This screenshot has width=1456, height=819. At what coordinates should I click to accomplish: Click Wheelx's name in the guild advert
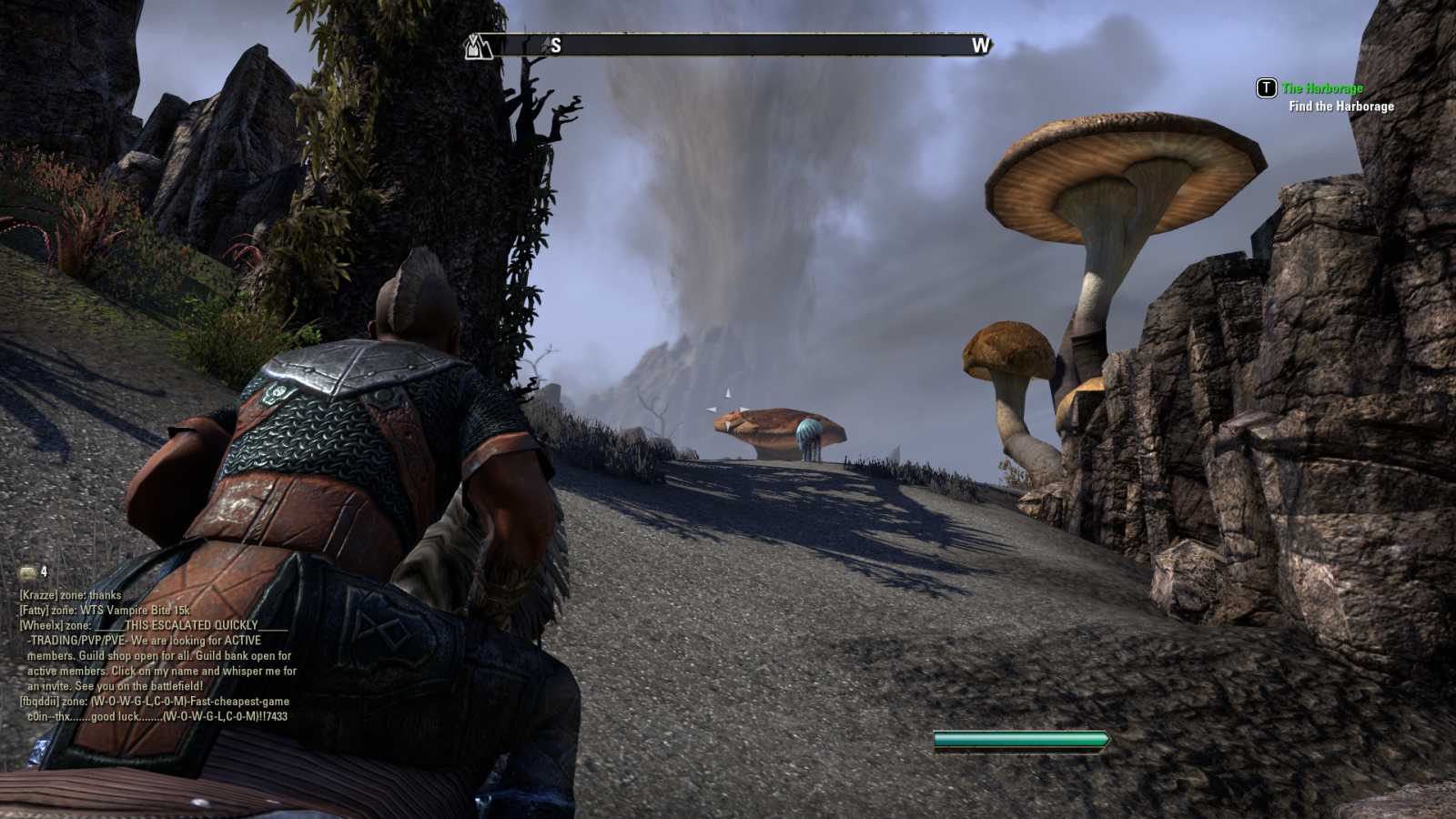point(40,626)
